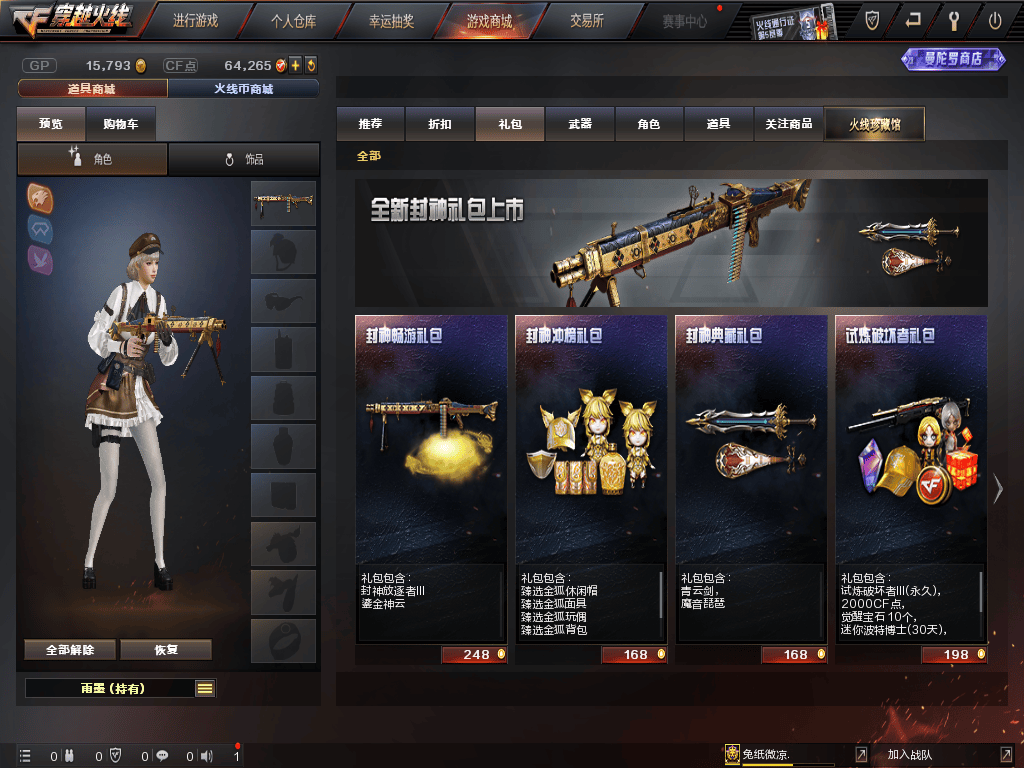Image resolution: width=1024 pixels, height=768 pixels.
Task: Open the 幸运抽奖 lucky draw tab
Action: [x=391, y=20]
